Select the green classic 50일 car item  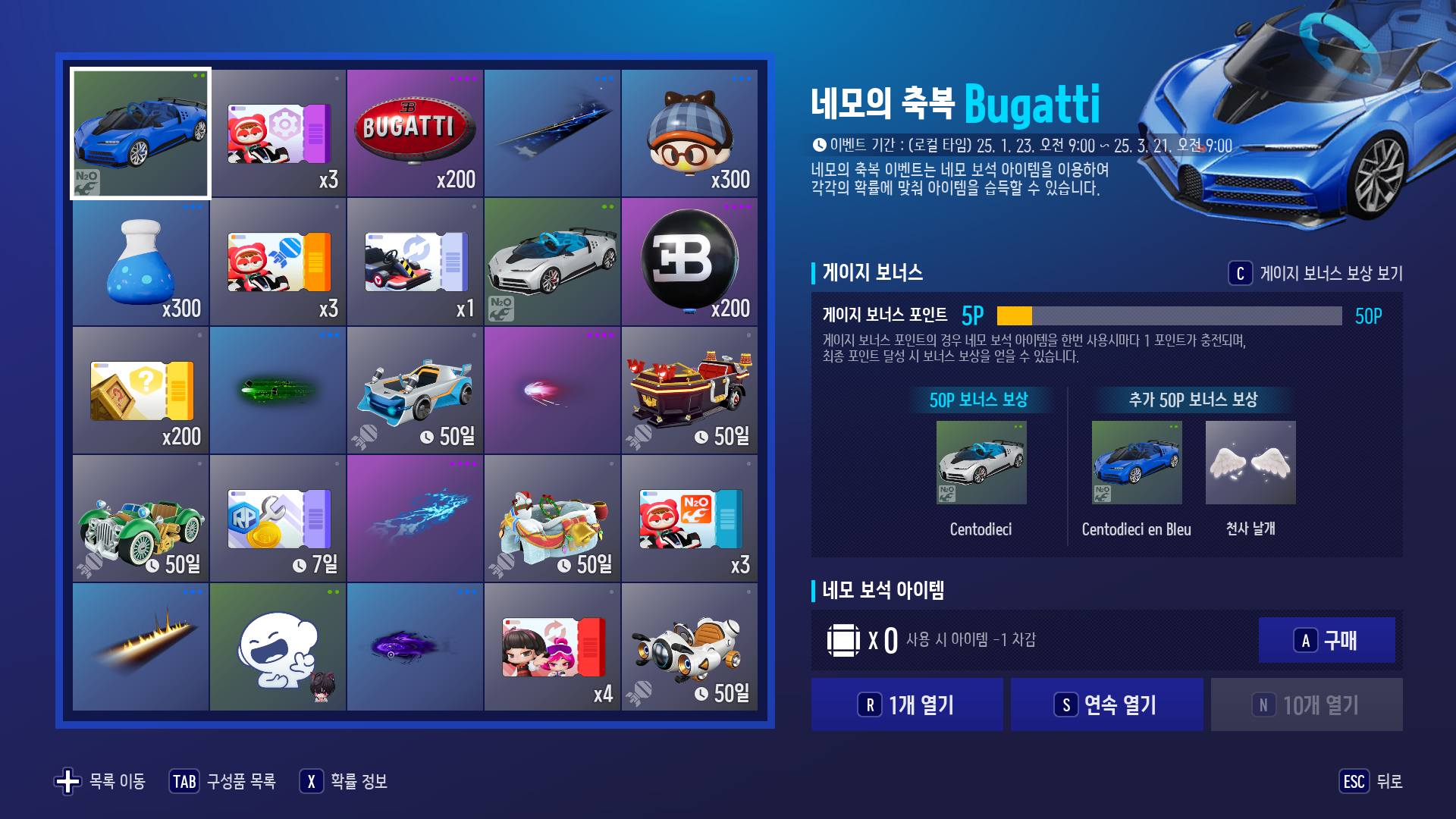(x=140, y=517)
